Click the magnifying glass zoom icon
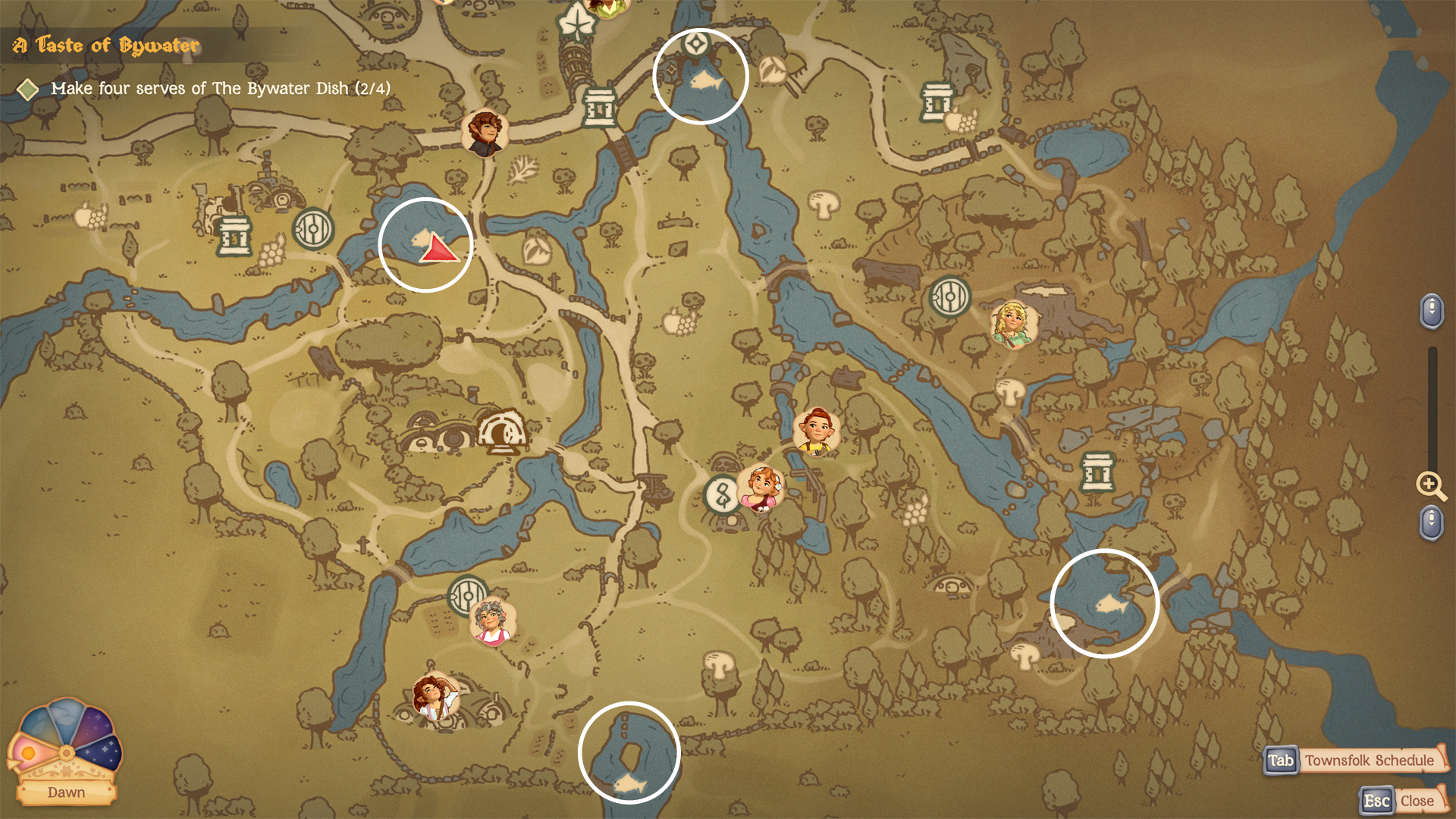1456x819 pixels. tap(1430, 485)
